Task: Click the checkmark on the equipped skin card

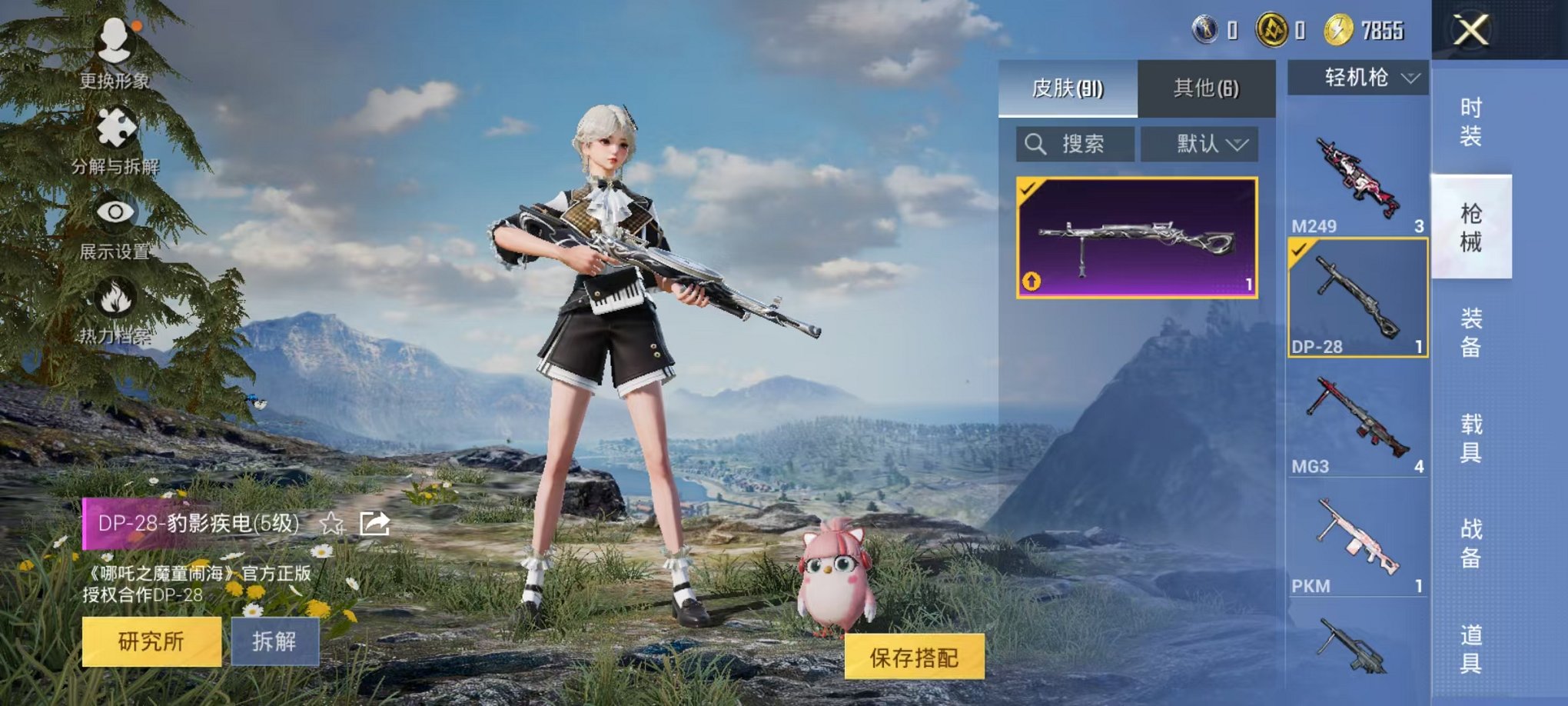Action: pos(1029,190)
